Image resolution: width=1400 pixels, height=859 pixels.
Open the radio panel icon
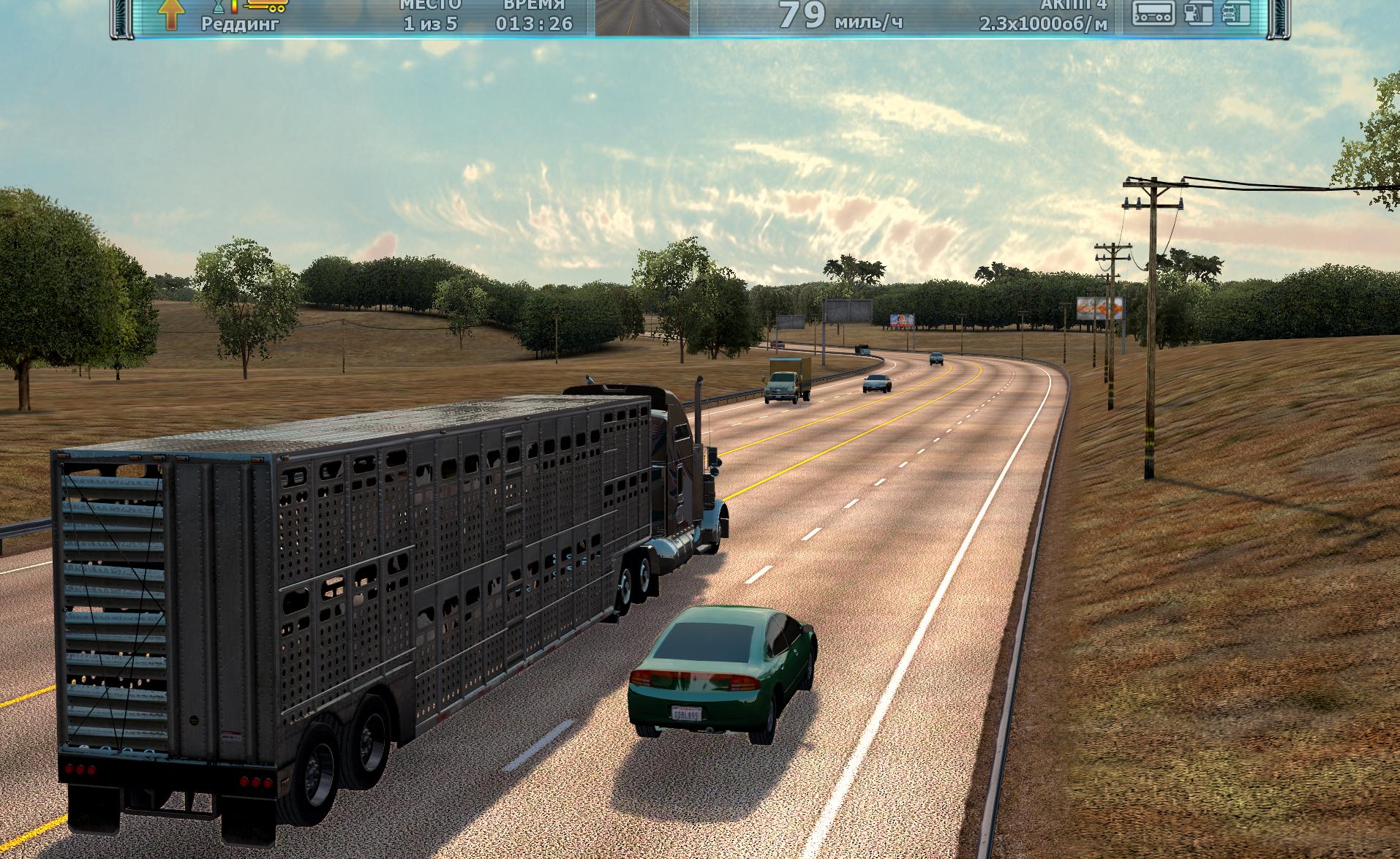coord(1154,13)
